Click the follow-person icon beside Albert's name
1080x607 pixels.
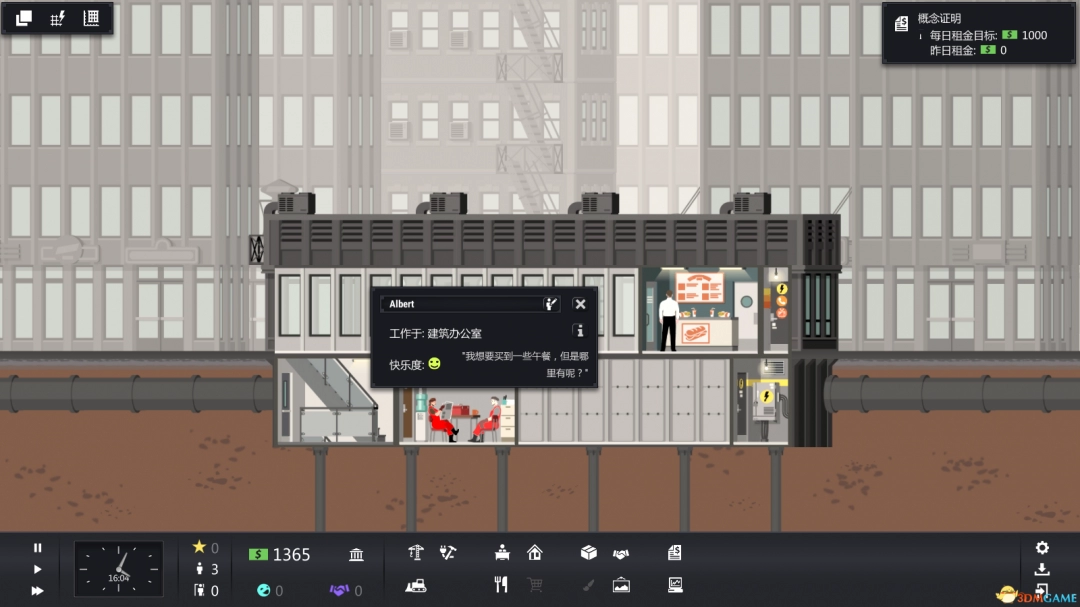click(550, 304)
